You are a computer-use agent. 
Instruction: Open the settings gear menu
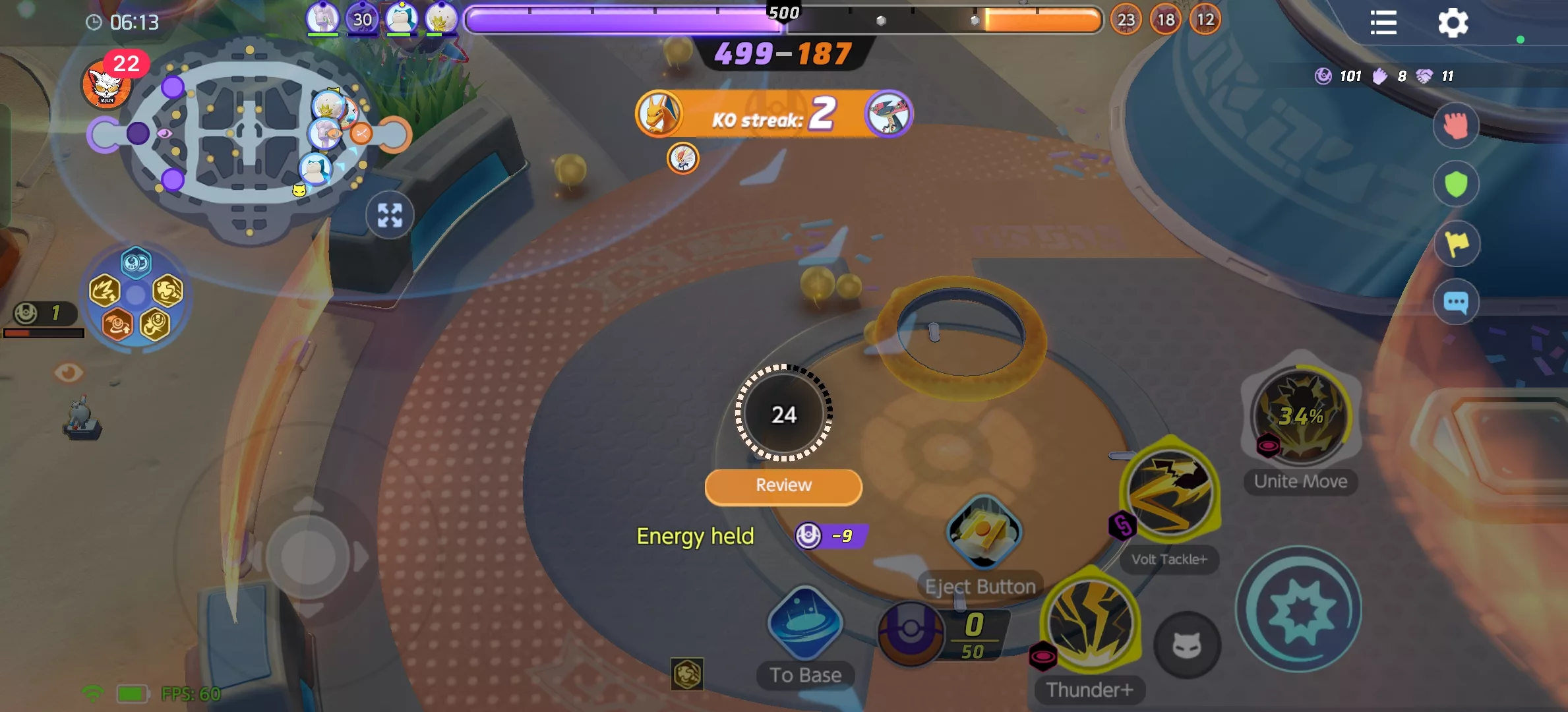pyautogui.click(x=1453, y=23)
